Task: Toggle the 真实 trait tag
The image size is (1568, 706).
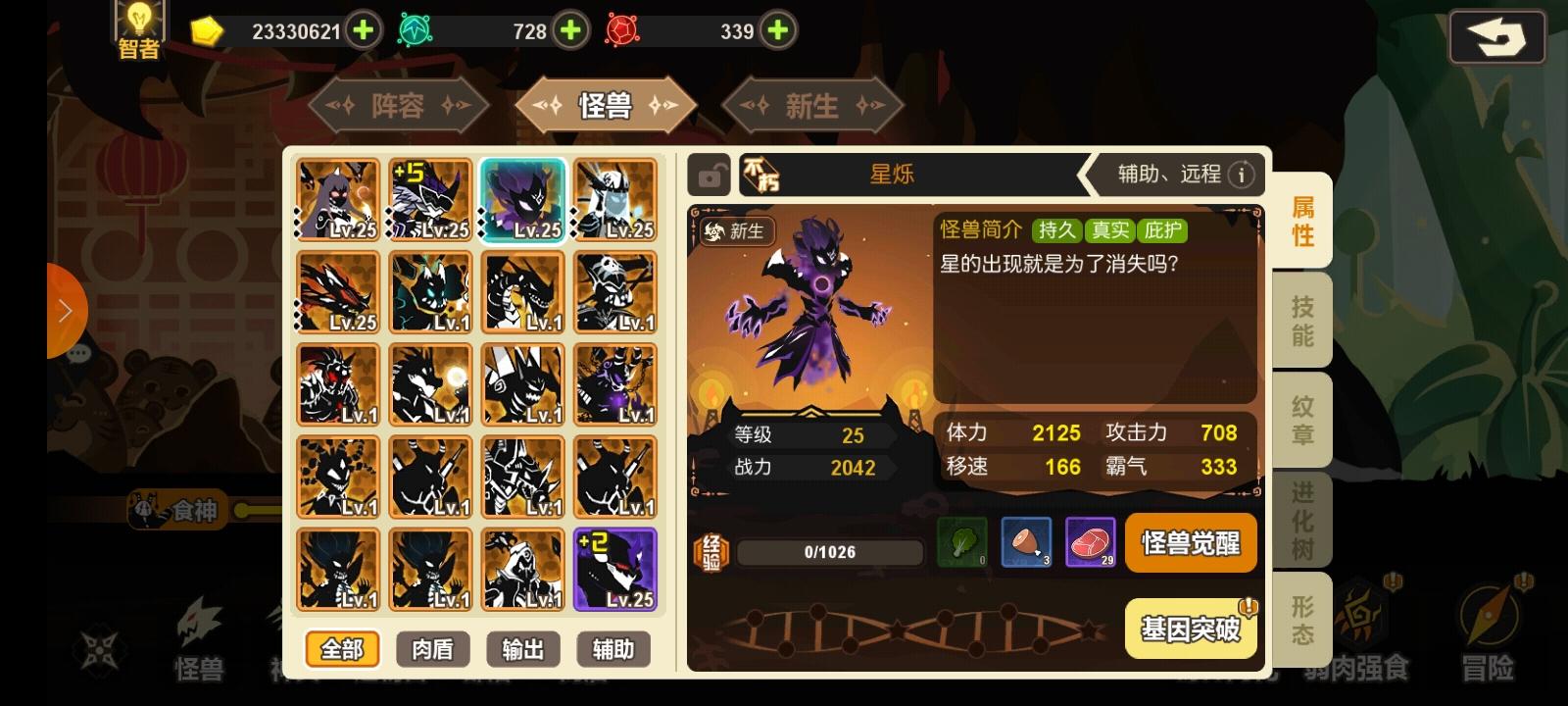Action: [x=1111, y=230]
